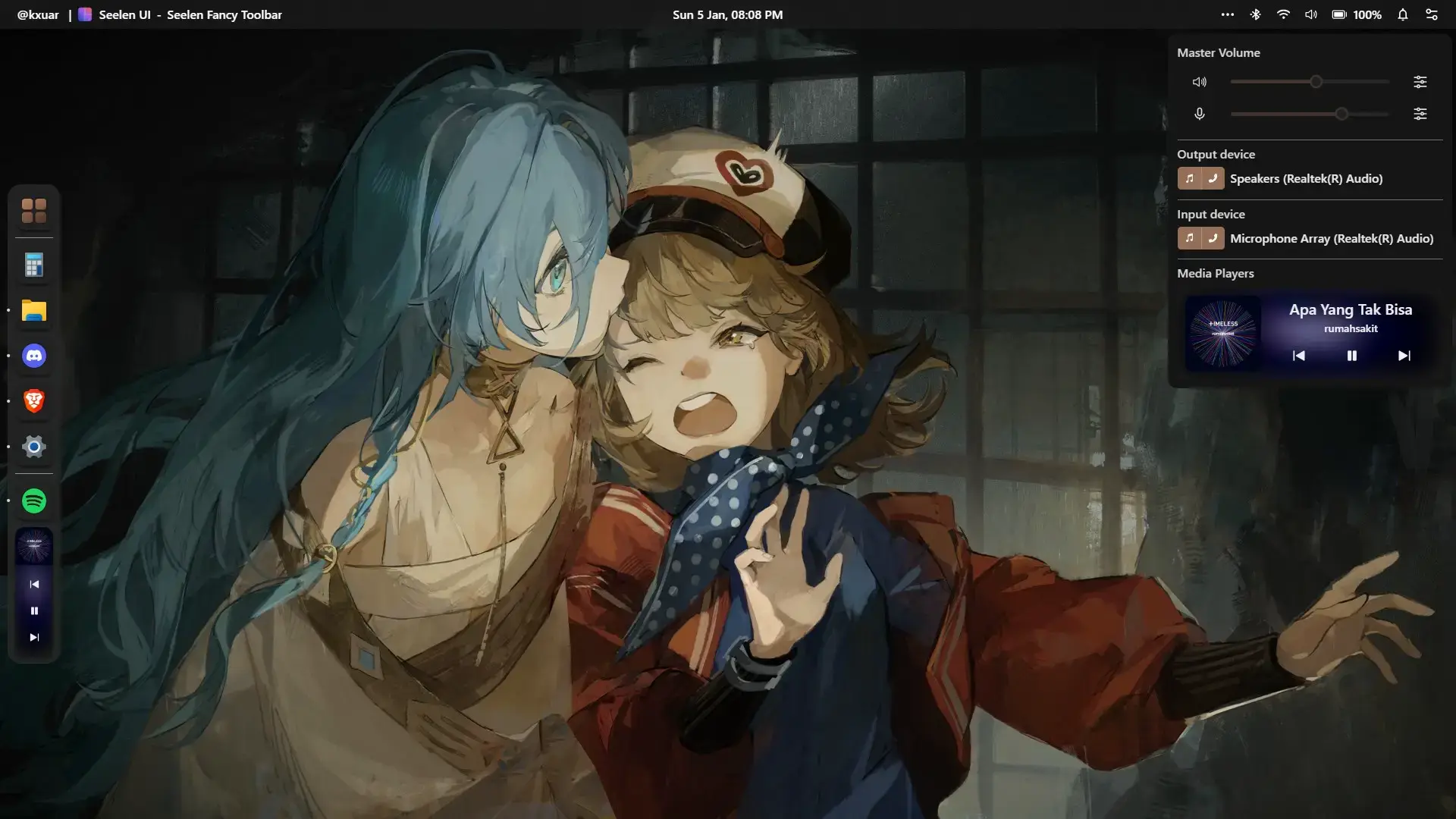Open advanced settings for the microphone volume
This screenshot has height=819, width=1456.
pos(1420,114)
